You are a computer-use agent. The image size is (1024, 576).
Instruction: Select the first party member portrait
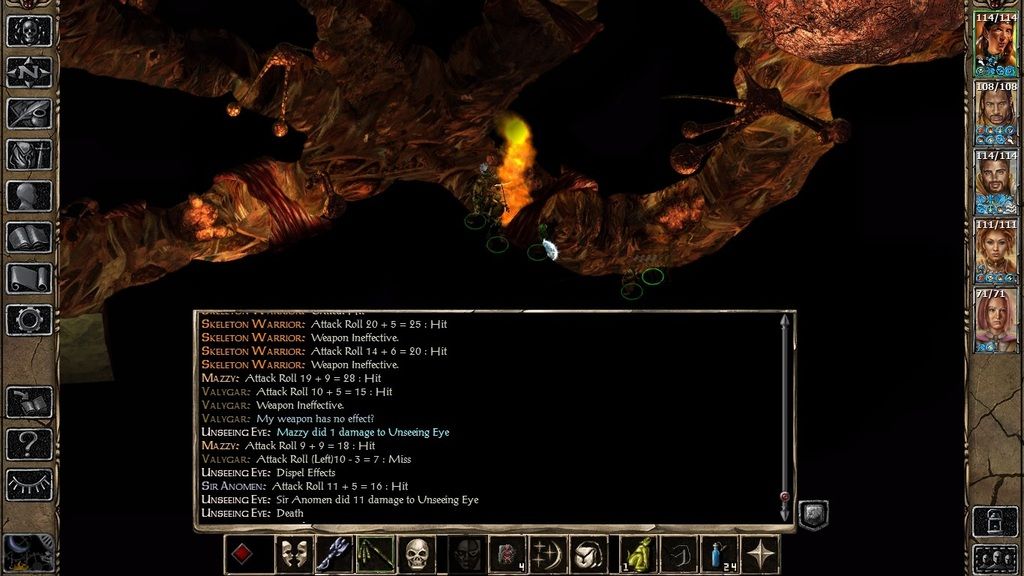[x=995, y=43]
